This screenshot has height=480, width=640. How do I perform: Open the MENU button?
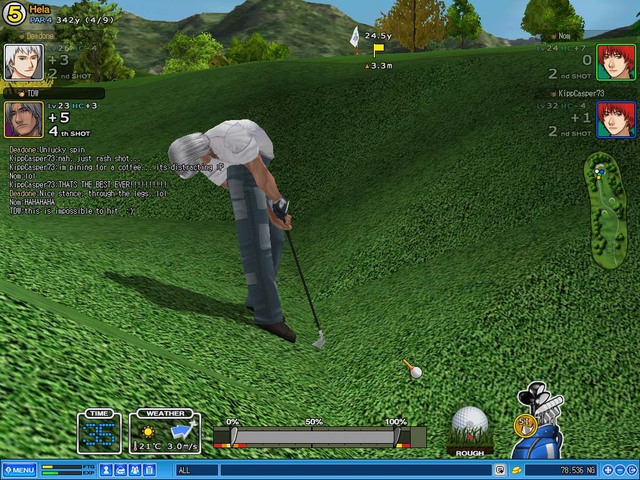(19, 470)
